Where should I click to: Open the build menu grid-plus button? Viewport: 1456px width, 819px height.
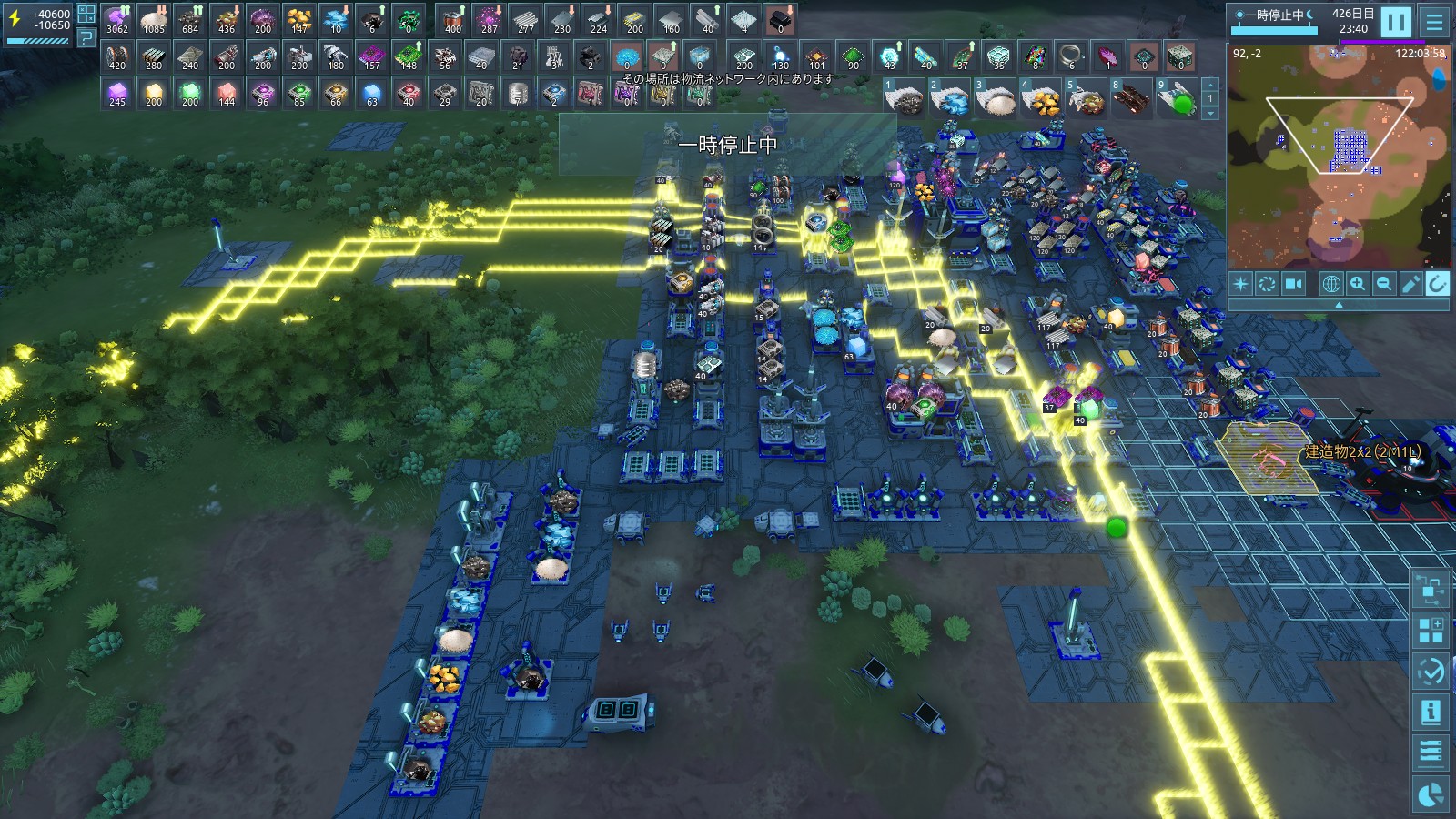pyautogui.click(x=1431, y=630)
